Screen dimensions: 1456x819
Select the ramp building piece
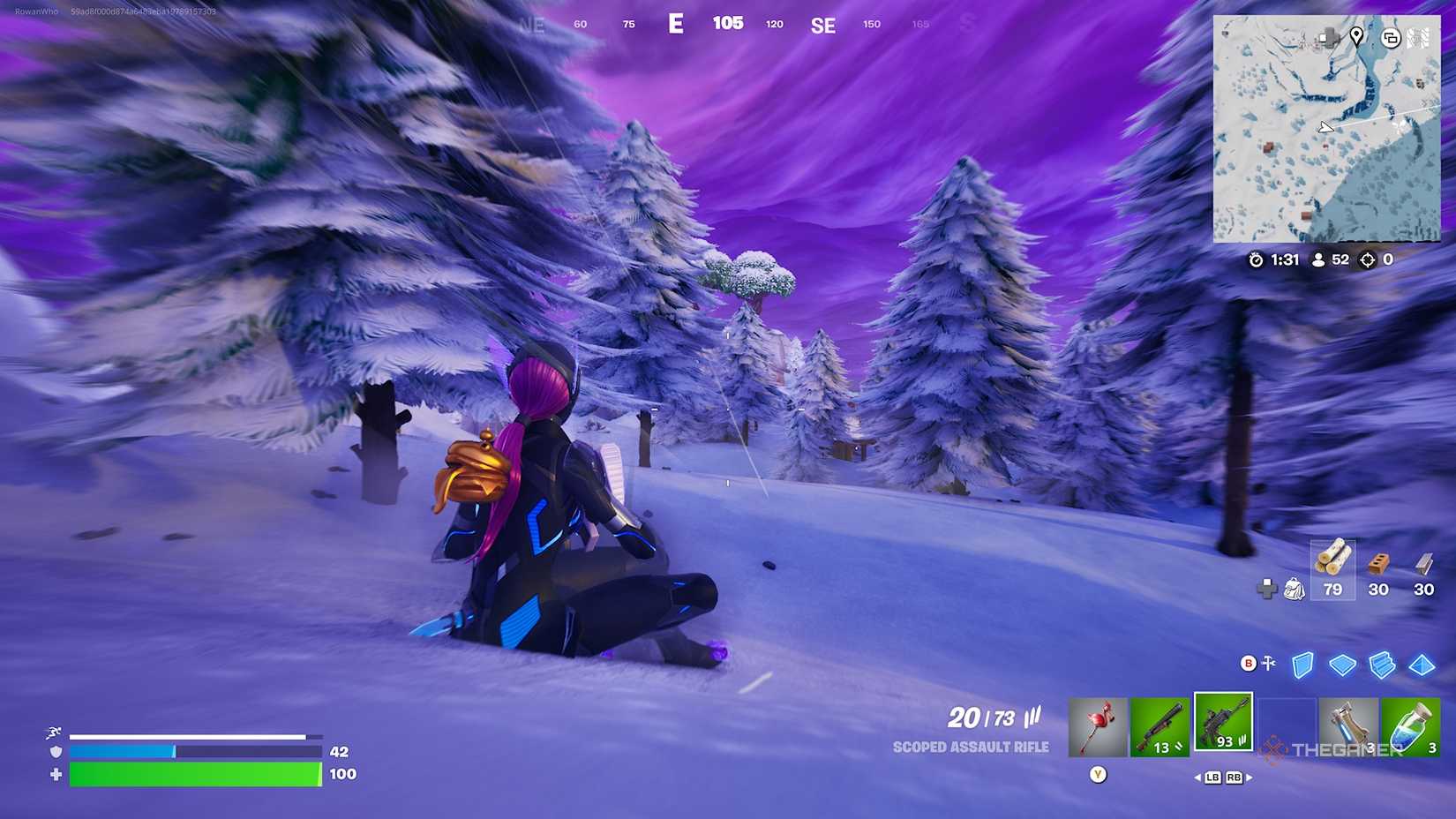pos(1382,664)
